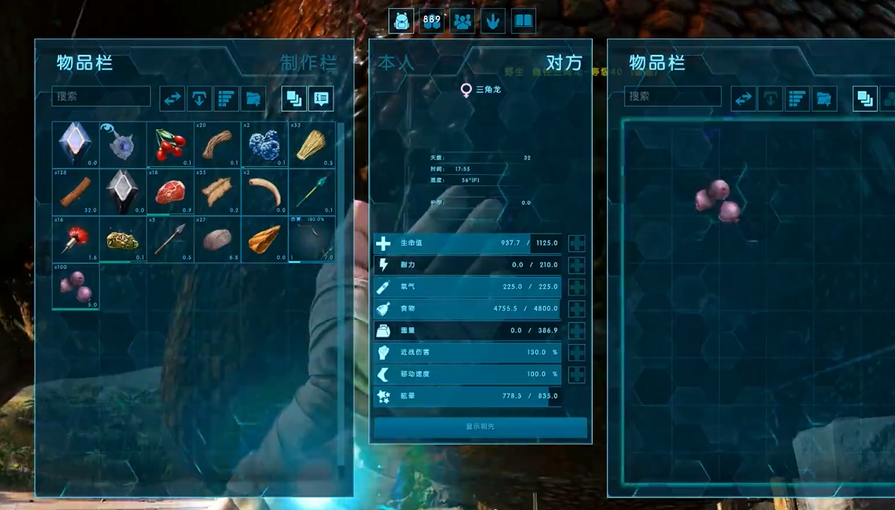Viewport: 895px width, 510px height.
Task: Click the plus button beside 生命值 health
Action: coord(577,243)
